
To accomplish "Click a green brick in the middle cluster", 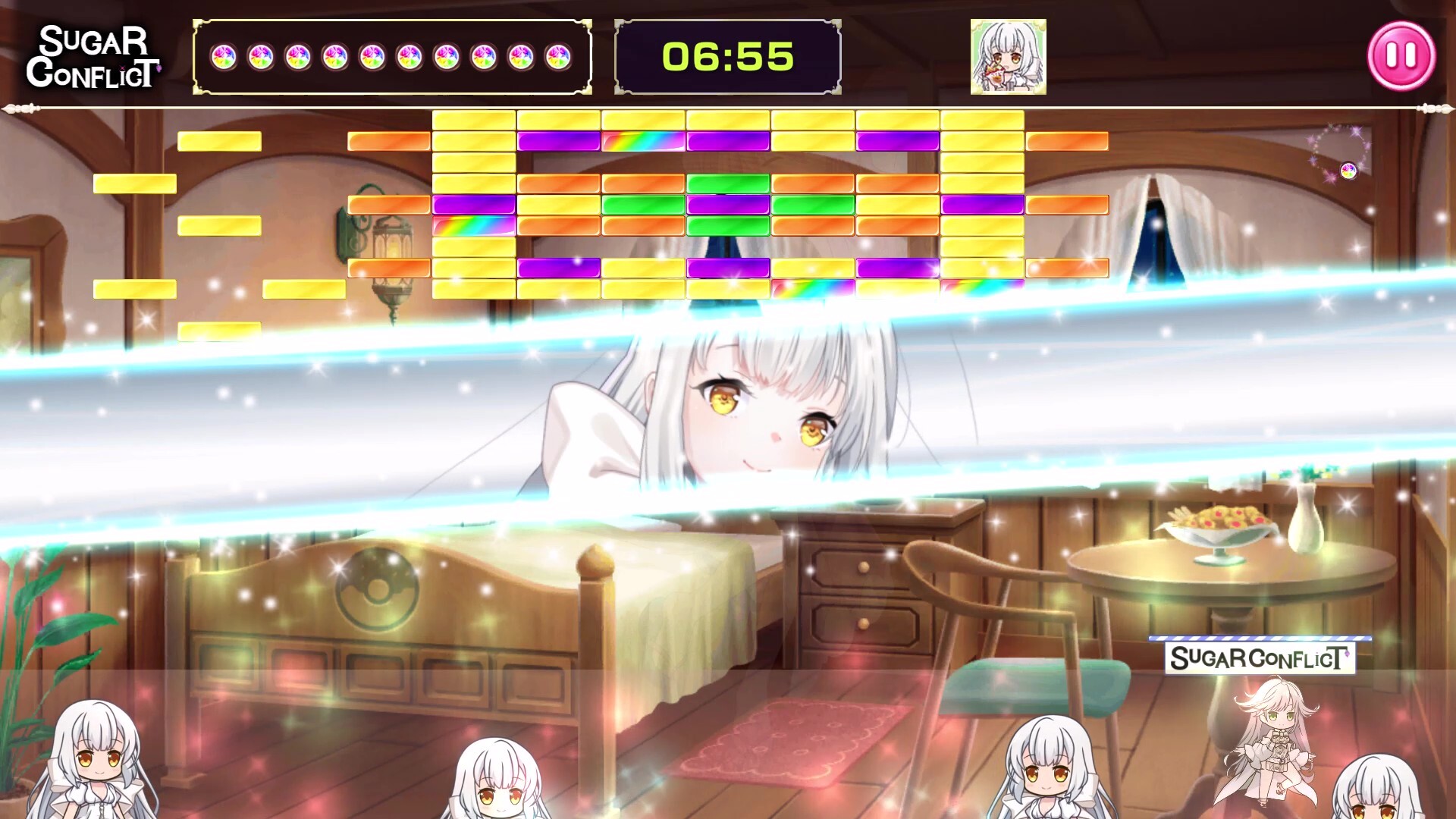I will [728, 183].
